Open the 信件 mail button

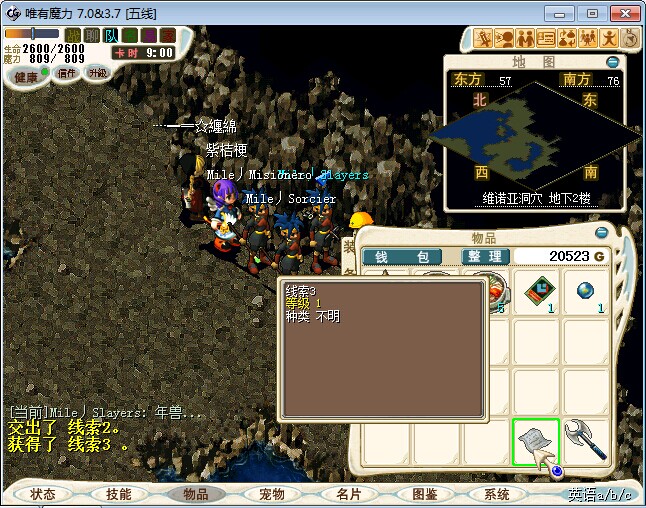[67, 73]
